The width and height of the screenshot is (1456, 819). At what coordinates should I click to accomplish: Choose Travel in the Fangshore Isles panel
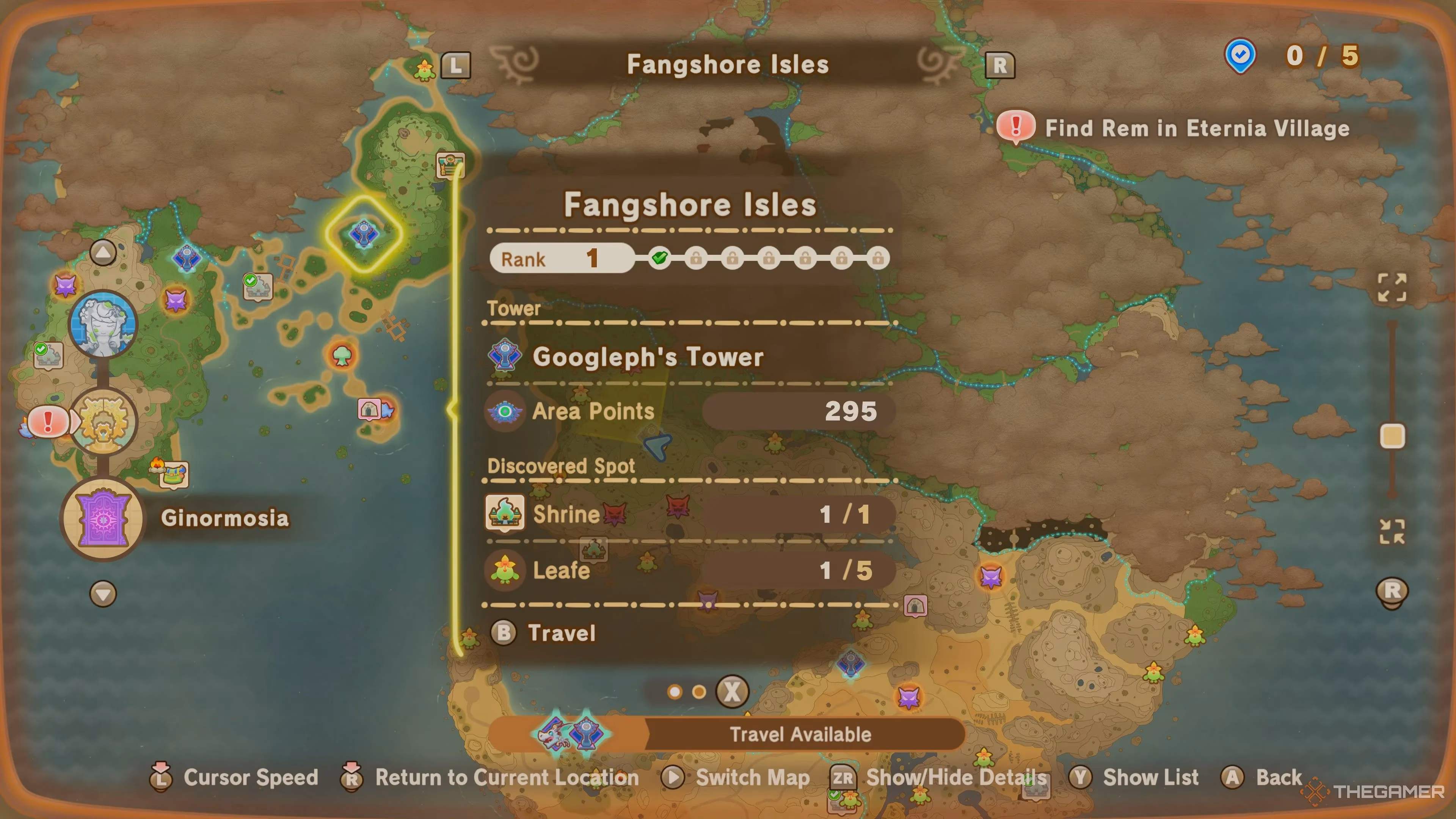(561, 633)
